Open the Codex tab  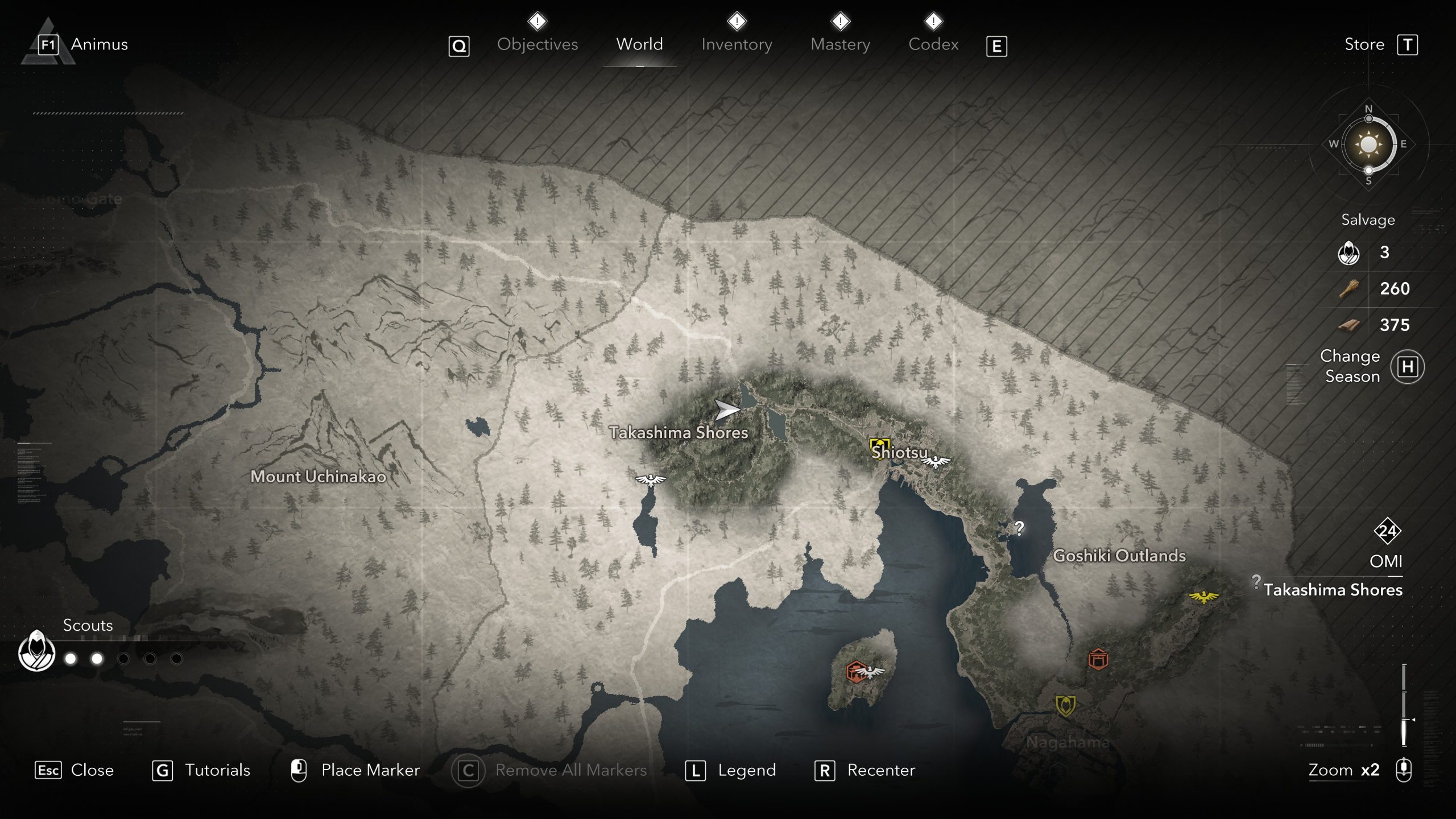pyautogui.click(x=933, y=44)
